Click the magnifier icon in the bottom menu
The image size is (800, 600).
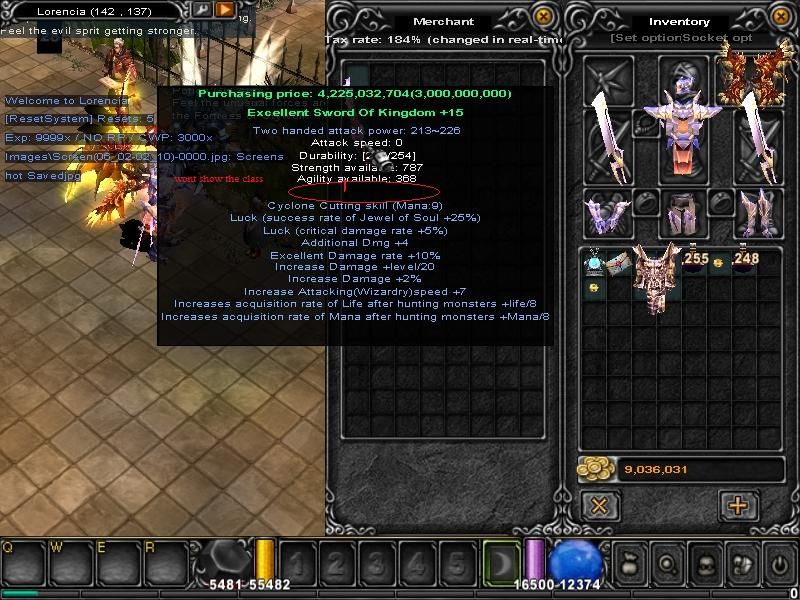pyautogui.click(x=666, y=563)
